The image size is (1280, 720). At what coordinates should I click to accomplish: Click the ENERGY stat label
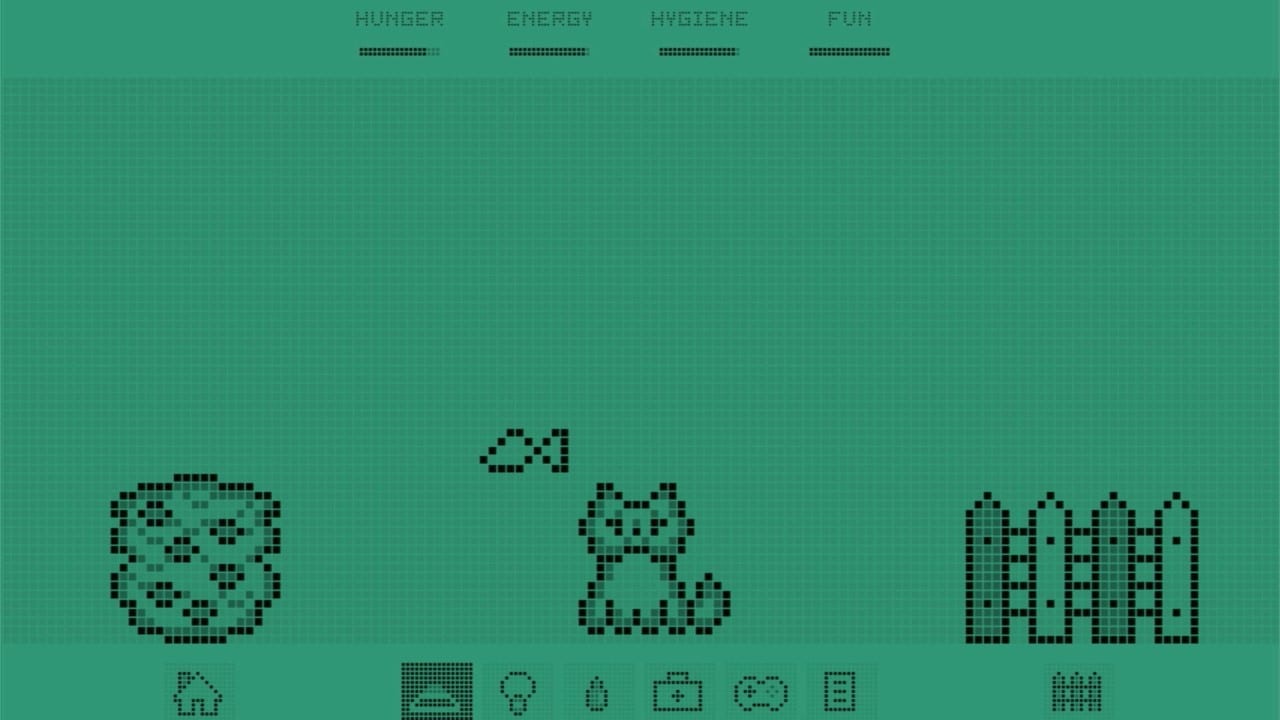[x=549, y=18]
